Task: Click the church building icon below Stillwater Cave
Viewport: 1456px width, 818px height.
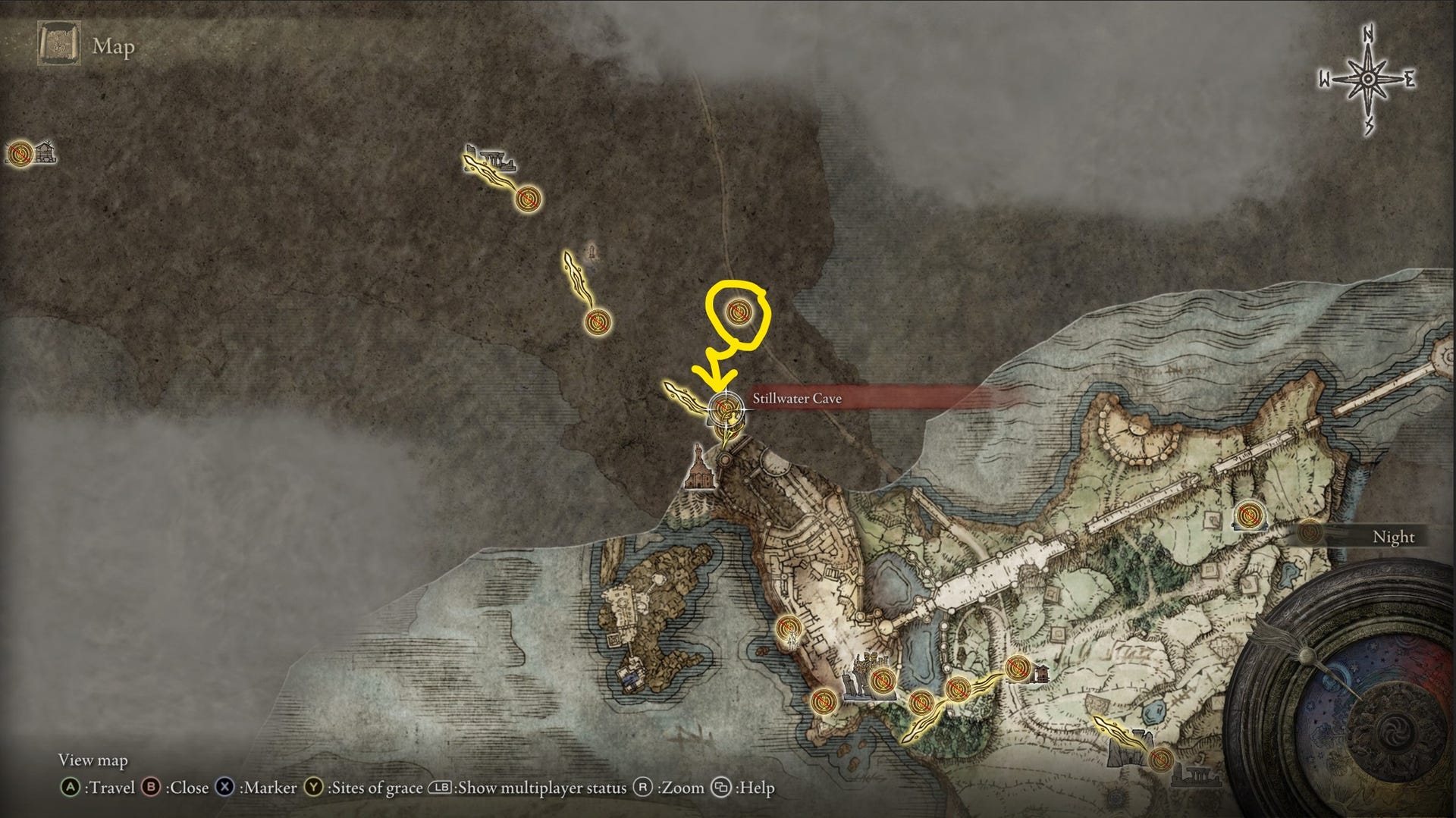Action: [x=698, y=472]
